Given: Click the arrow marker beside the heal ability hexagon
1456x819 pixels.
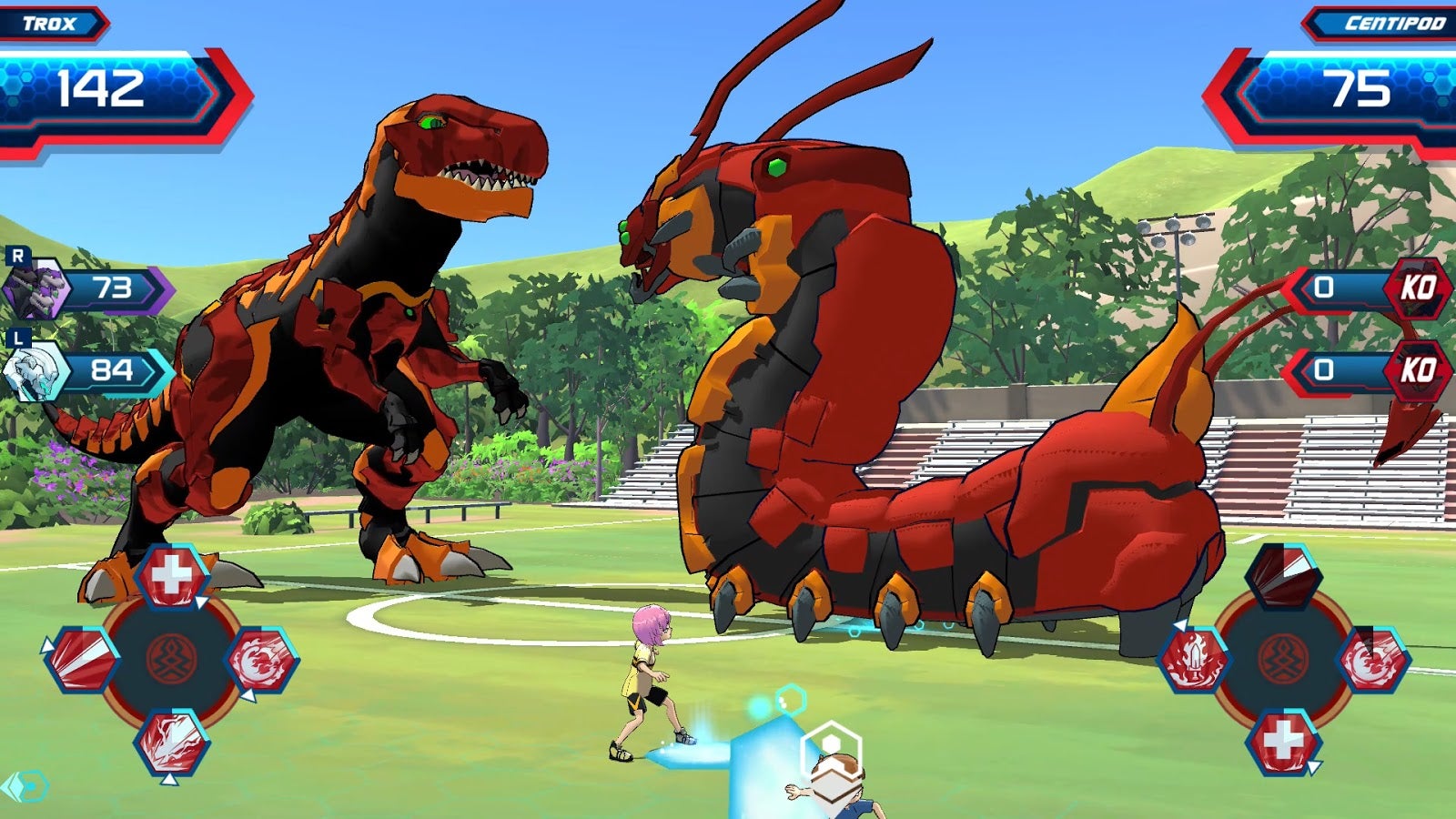Looking at the screenshot, I should (x=200, y=600).
